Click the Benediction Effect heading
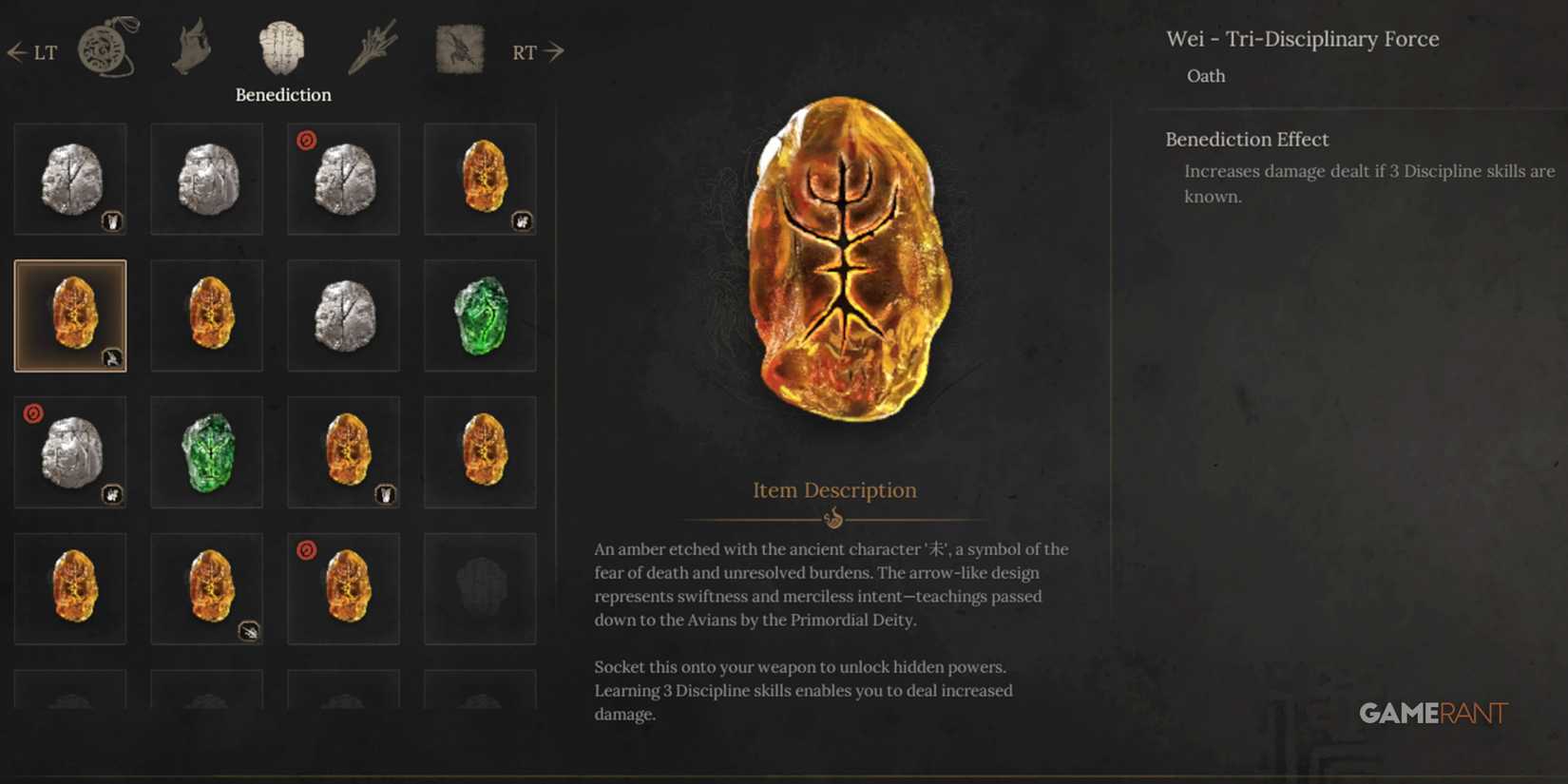 click(1248, 139)
